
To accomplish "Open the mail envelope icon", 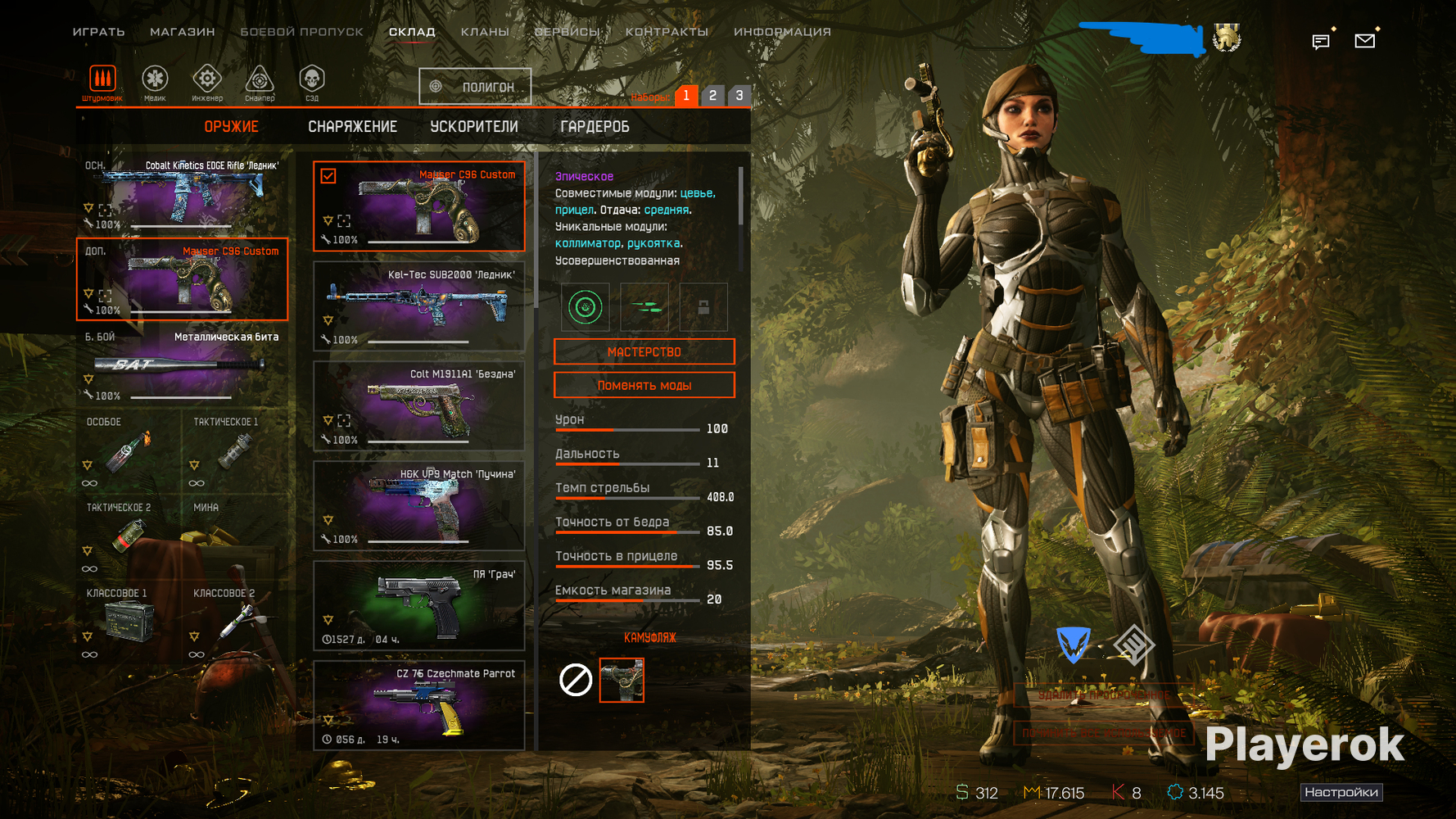I will coord(1364,40).
